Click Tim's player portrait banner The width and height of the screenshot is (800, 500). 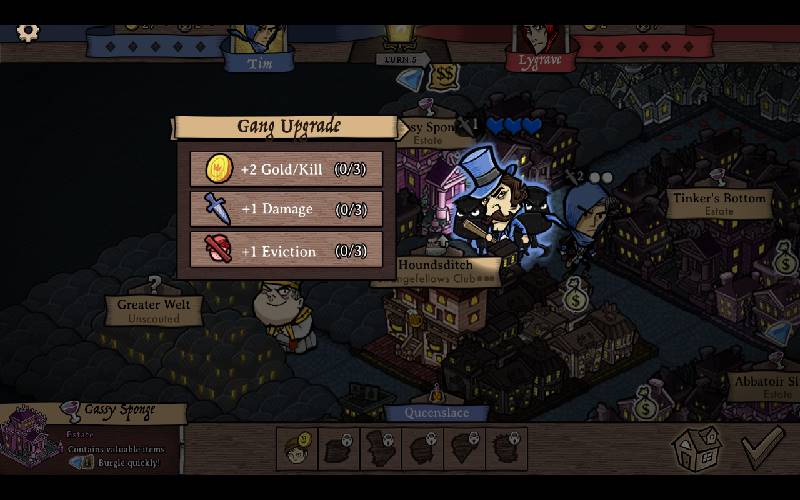(x=258, y=49)
